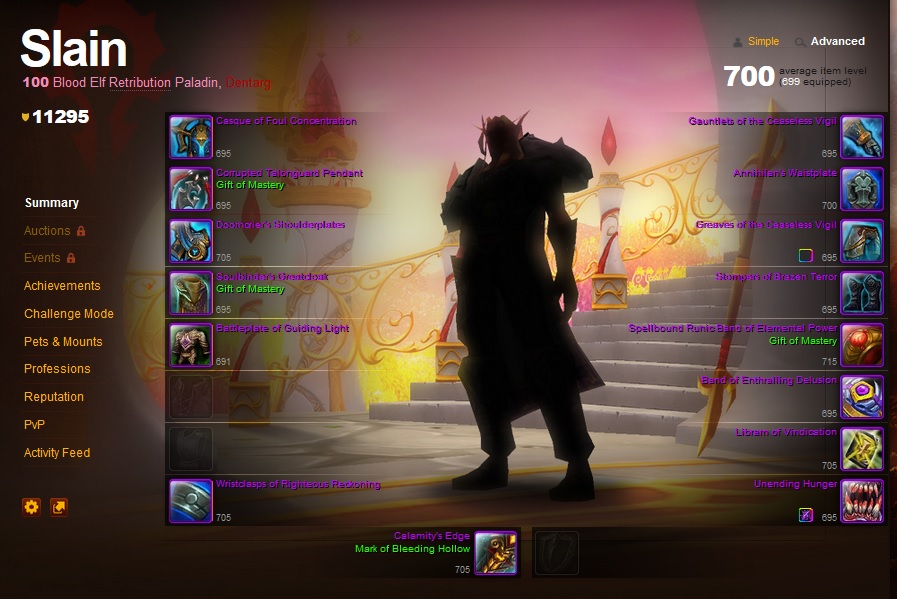Click the orange gear settings icon

coord(31,507)
